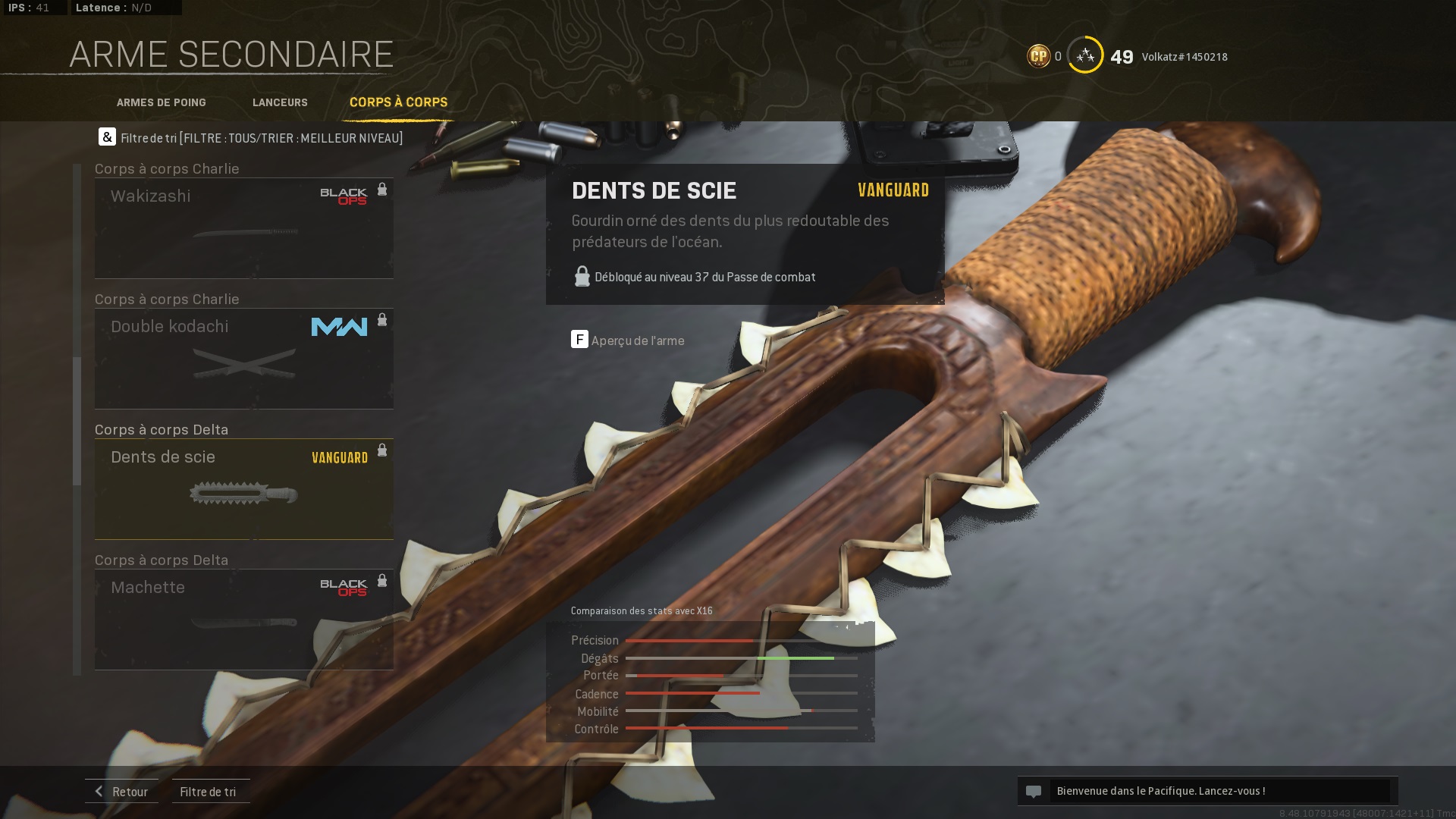
Task: Click the Vanguard label on Dents de scie card
Action: (338, 457)
